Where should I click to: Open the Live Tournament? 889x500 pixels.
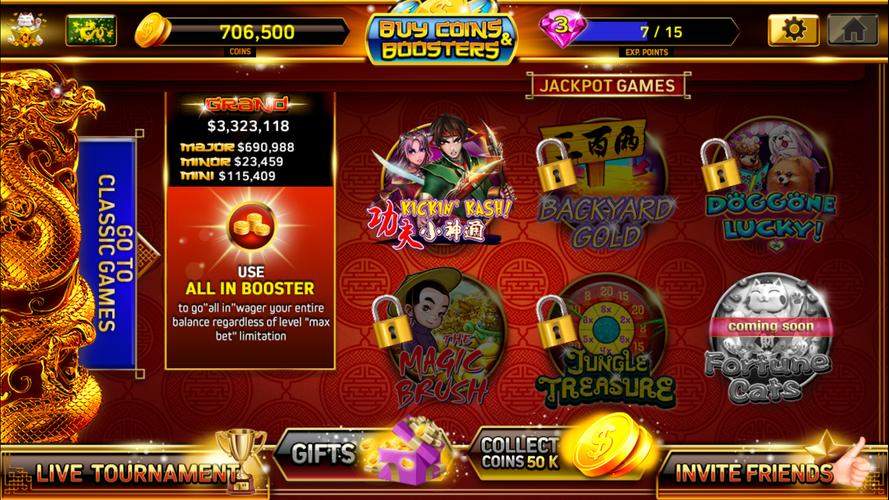(x=130, y=469)
